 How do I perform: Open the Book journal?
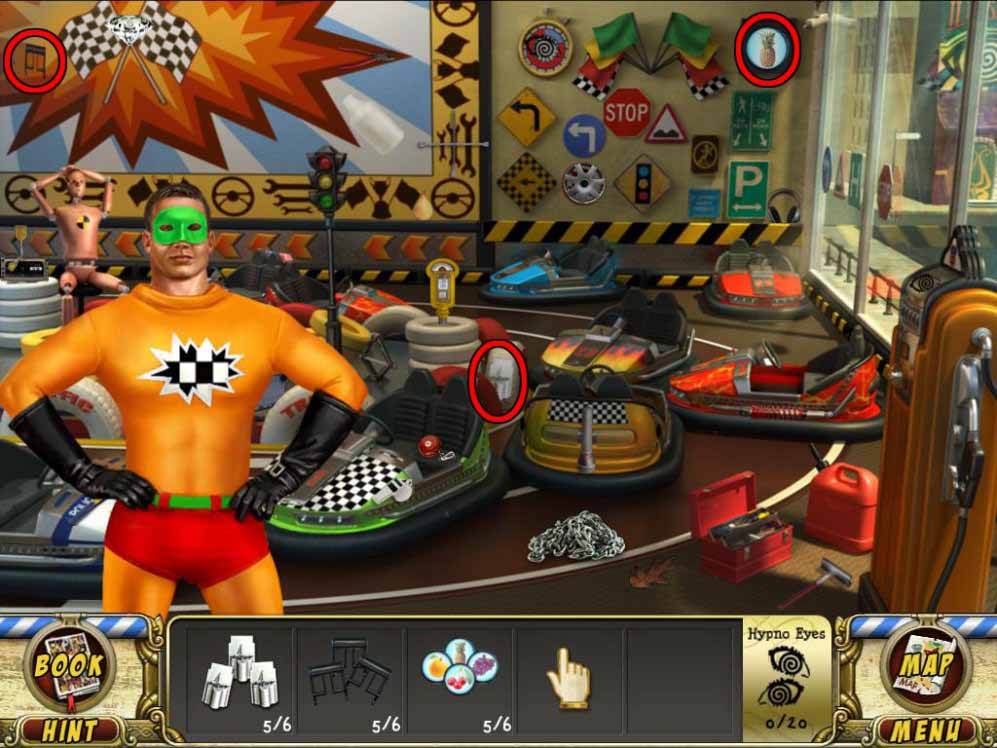(x=69, y=665)
